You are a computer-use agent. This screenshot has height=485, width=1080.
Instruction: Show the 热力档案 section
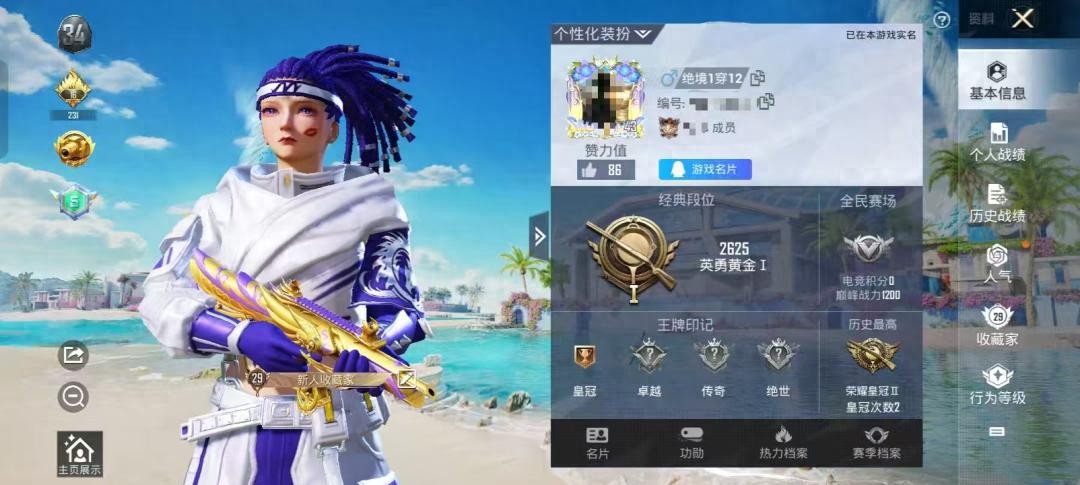click(783, 443)
